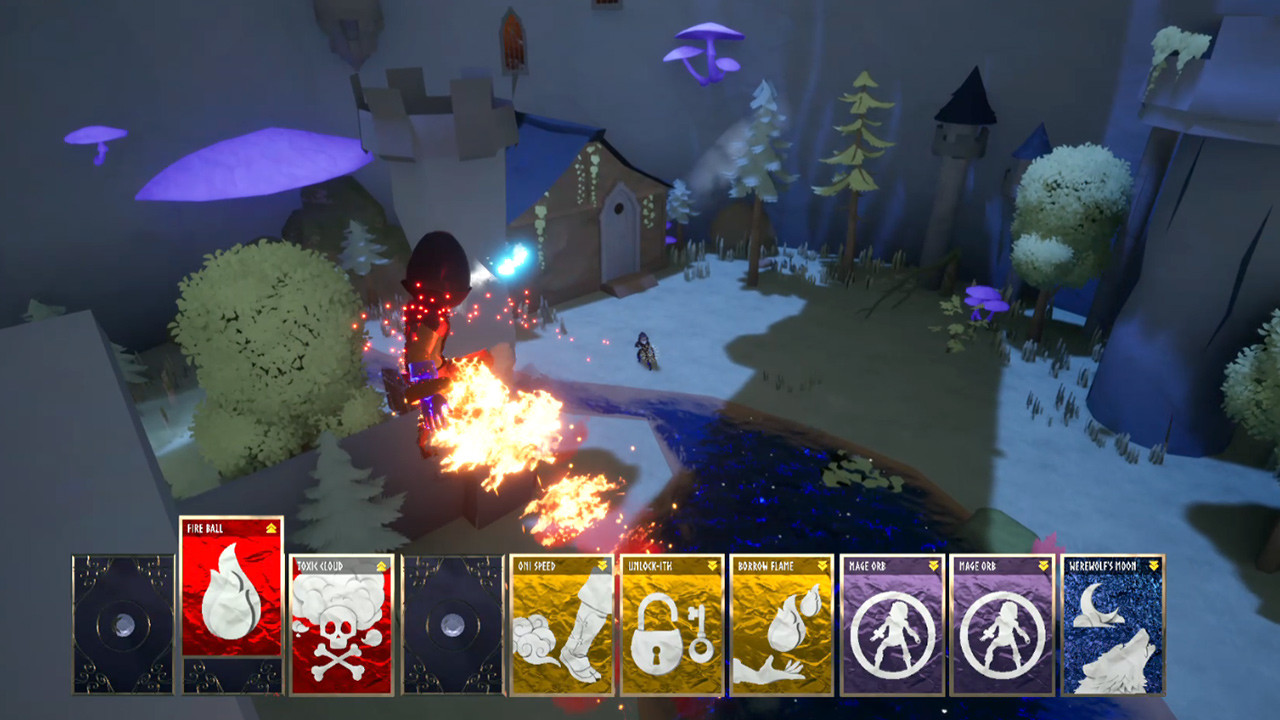Toggle the upgrade arrow on Toxic Cloud
This screenshot has width=1280, height=720.
click(x=381, y=565)
